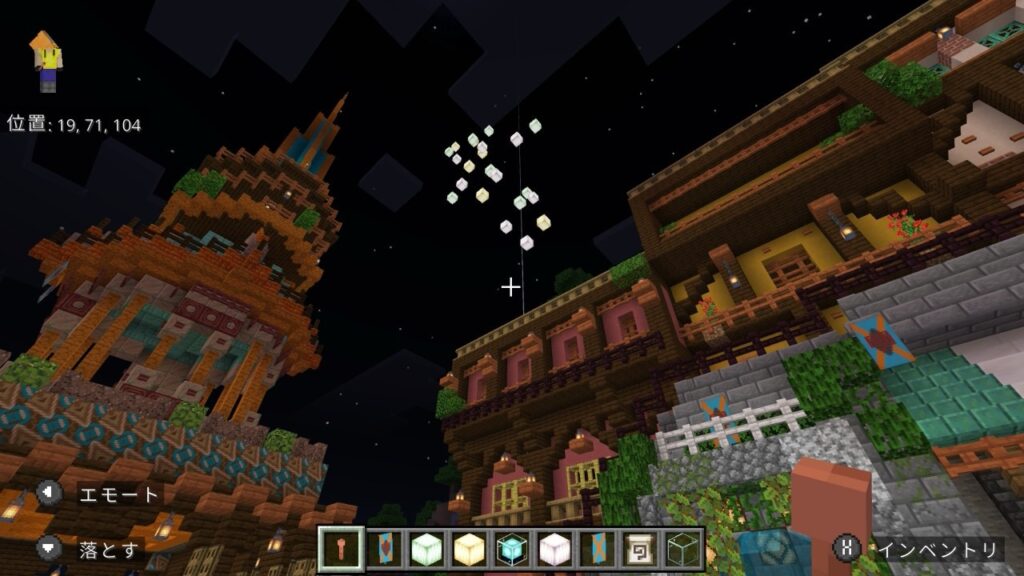1024x576 pixels.
Task: Select the pink rod item in the hotbar
Action: [x=341, y=548]
